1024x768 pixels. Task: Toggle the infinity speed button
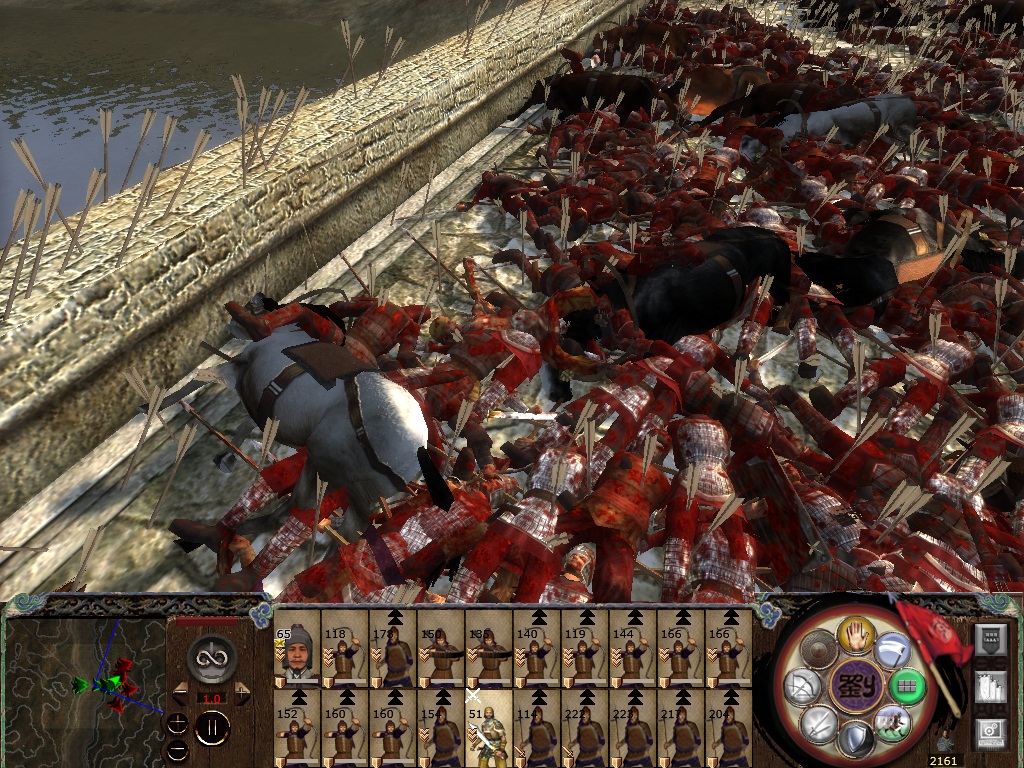[211, 656]
